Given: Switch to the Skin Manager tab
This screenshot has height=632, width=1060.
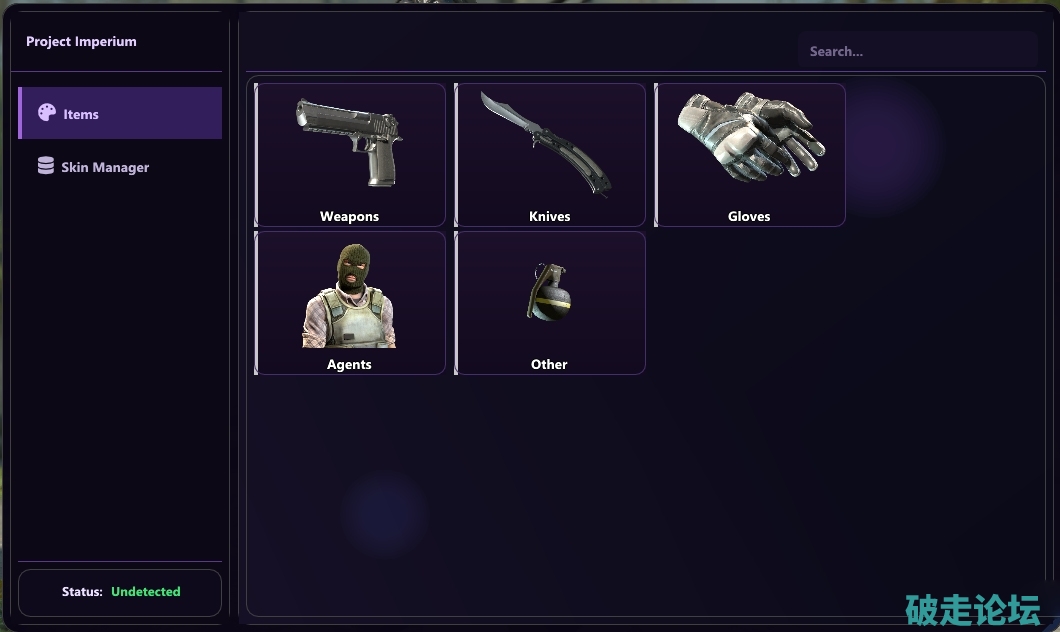Looking at the screenshot, I should pos(105,167).
